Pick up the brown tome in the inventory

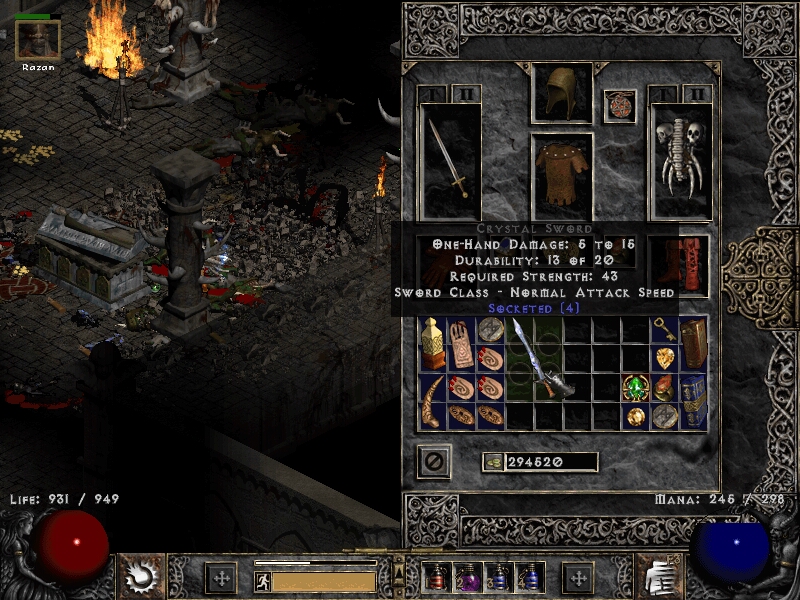tap(693, 345)
